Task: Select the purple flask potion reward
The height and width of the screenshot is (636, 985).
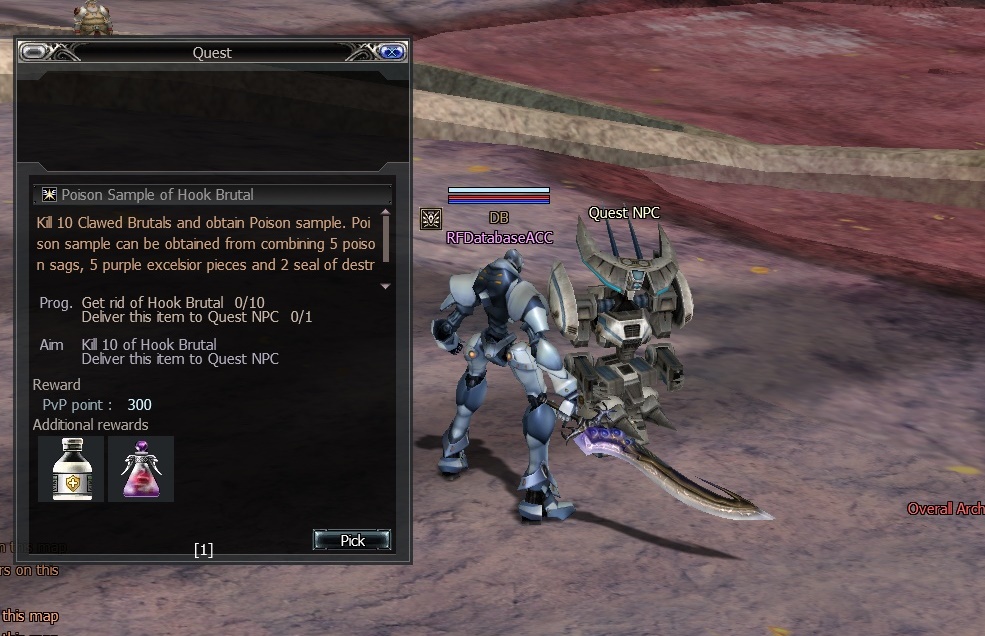Action: [141, 469]
